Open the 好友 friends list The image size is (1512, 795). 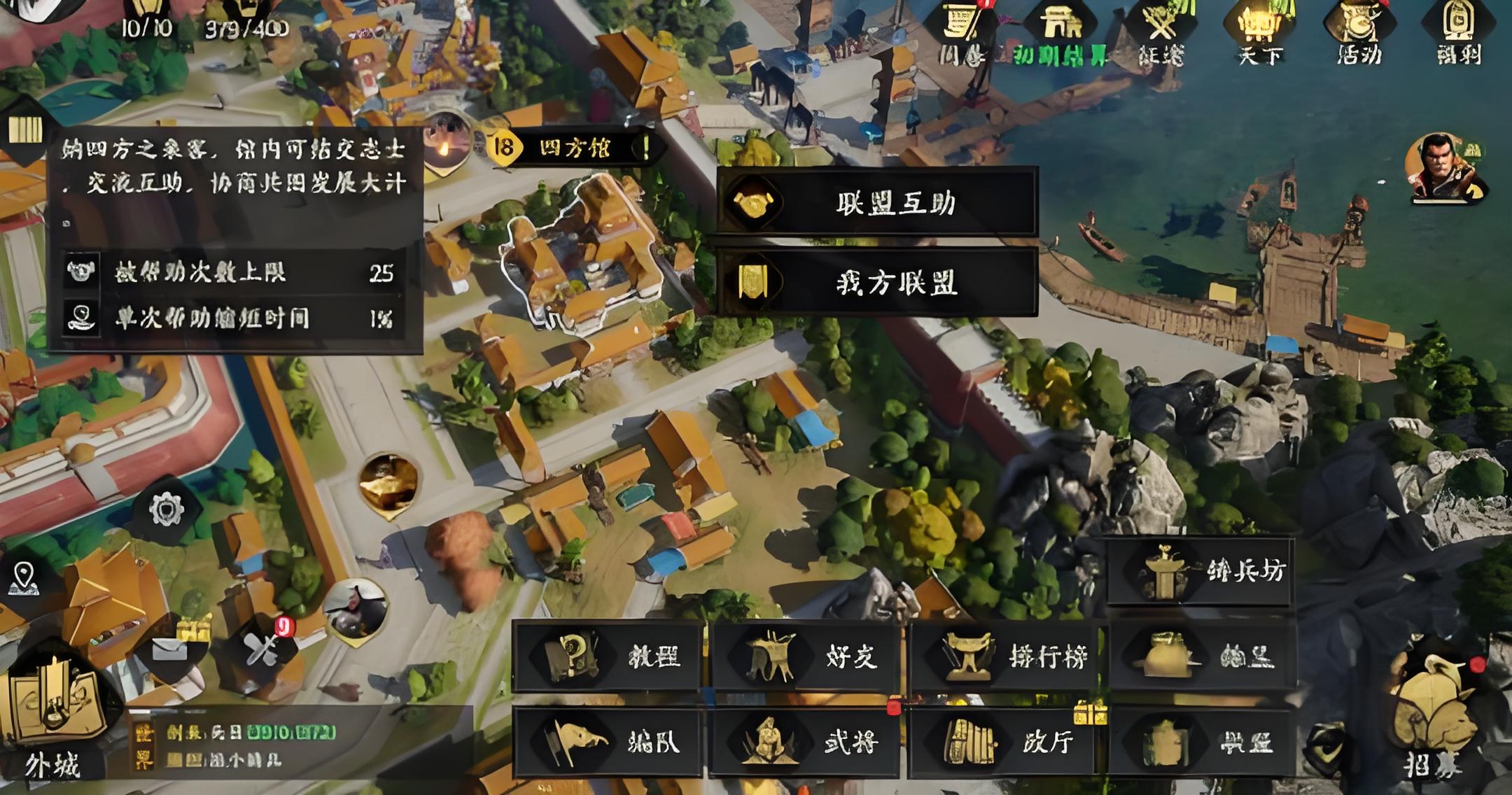[805, 656]
